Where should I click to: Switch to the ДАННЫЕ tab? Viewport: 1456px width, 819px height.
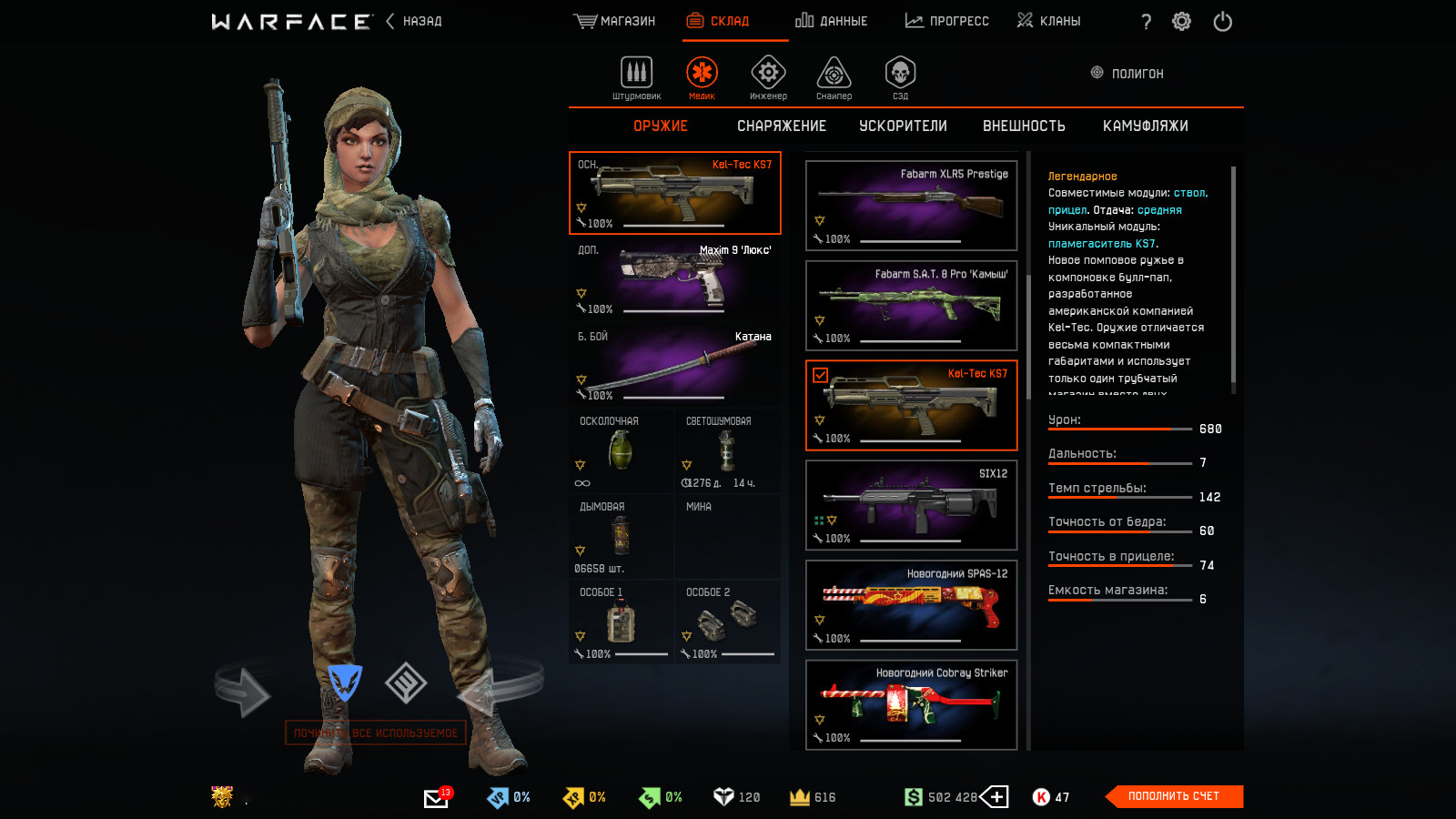click(x=832, y=21)
